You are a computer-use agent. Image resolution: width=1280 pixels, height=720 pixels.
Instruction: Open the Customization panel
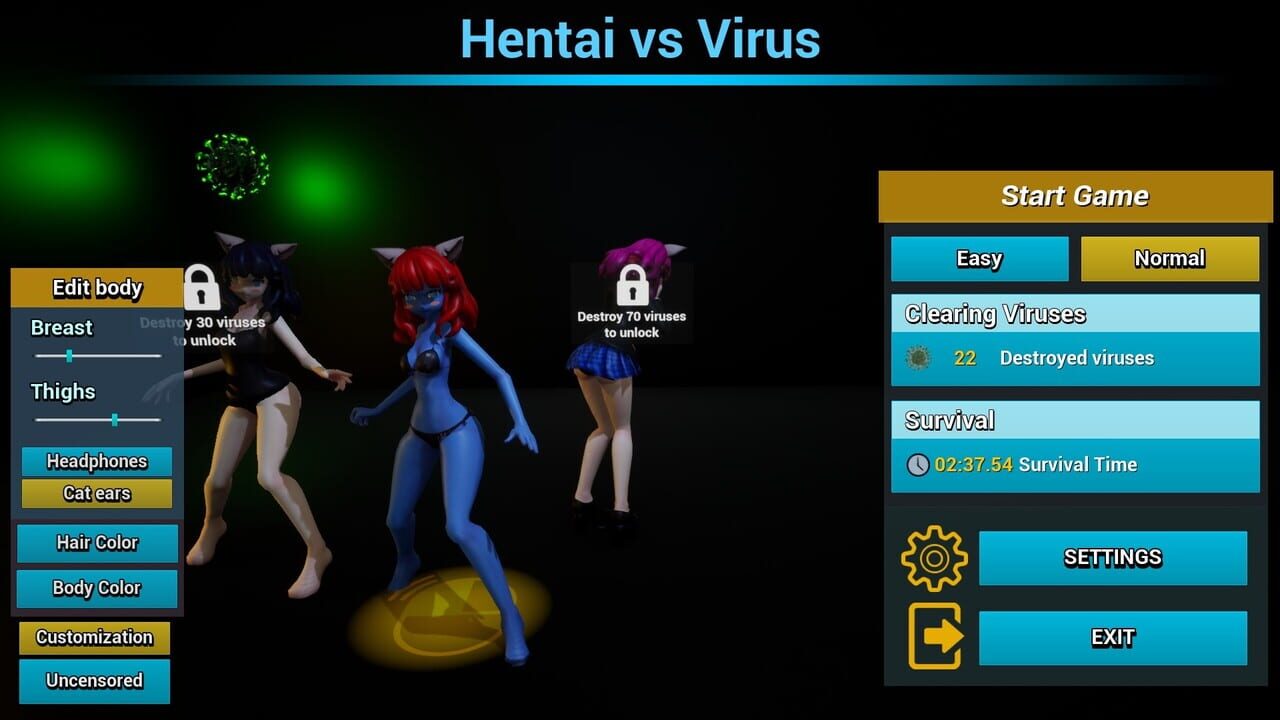tap(92, 637)
